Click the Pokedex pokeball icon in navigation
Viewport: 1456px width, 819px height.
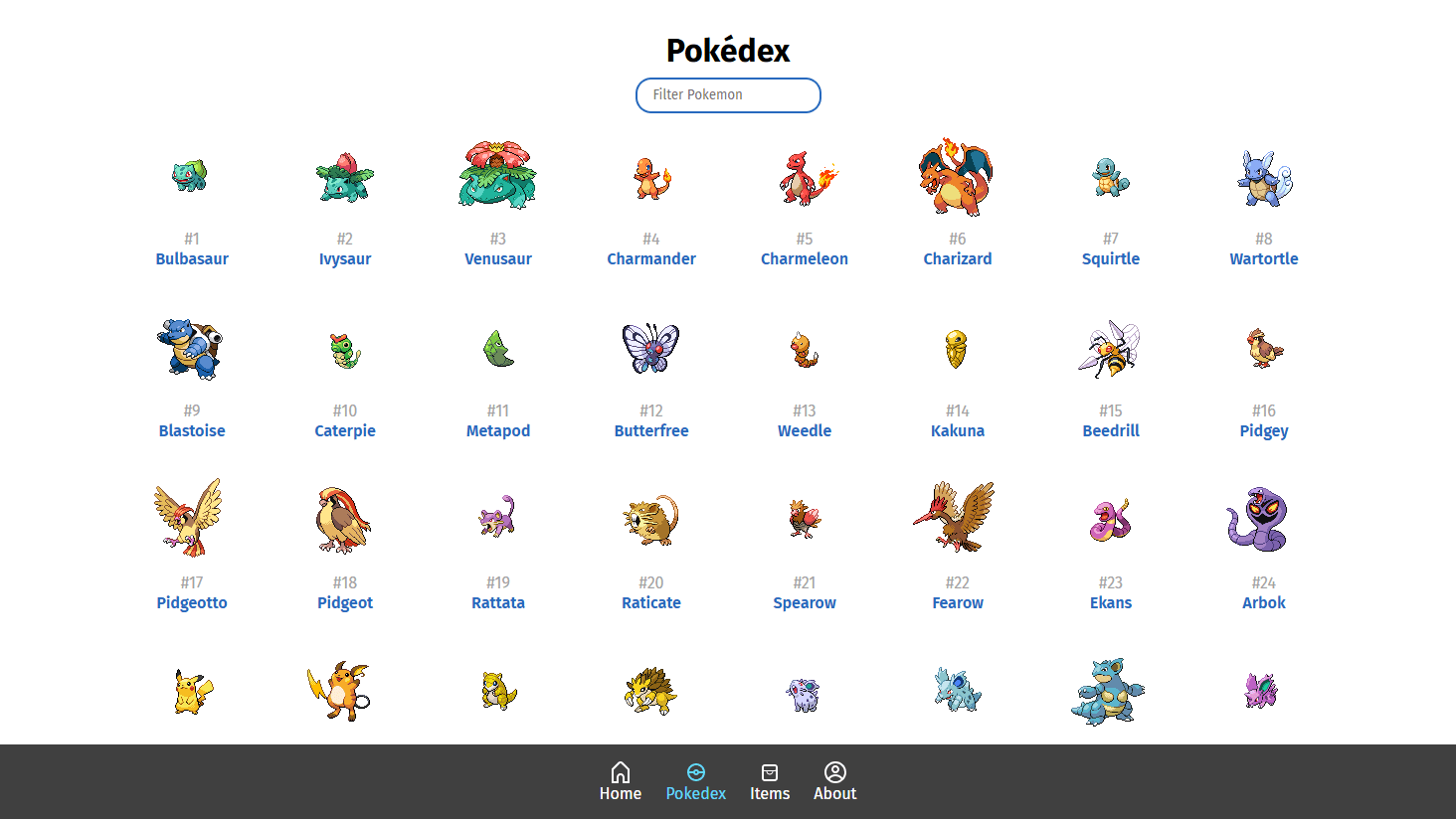[696, 770]
